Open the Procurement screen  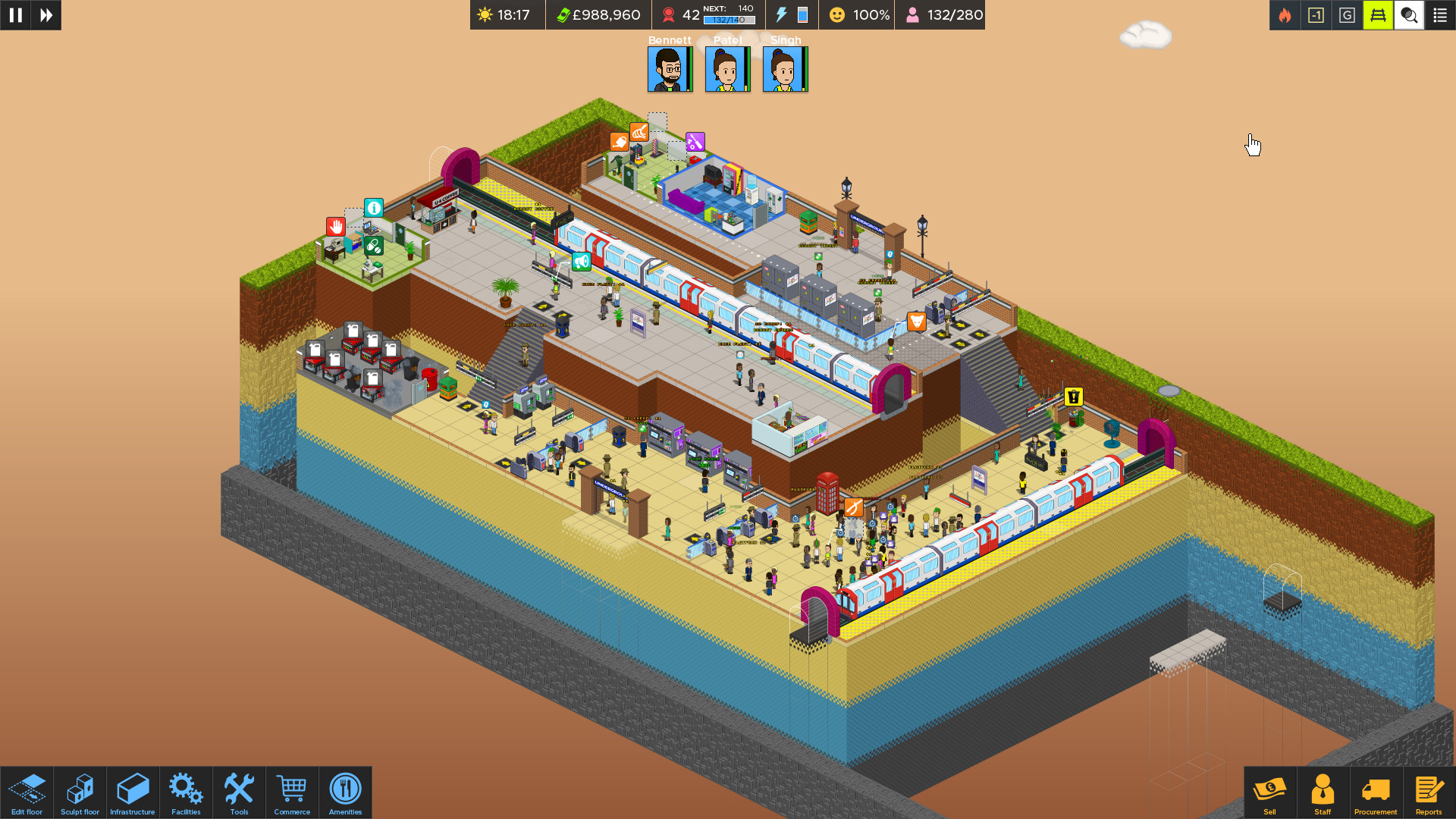(x=1376, y=792)
